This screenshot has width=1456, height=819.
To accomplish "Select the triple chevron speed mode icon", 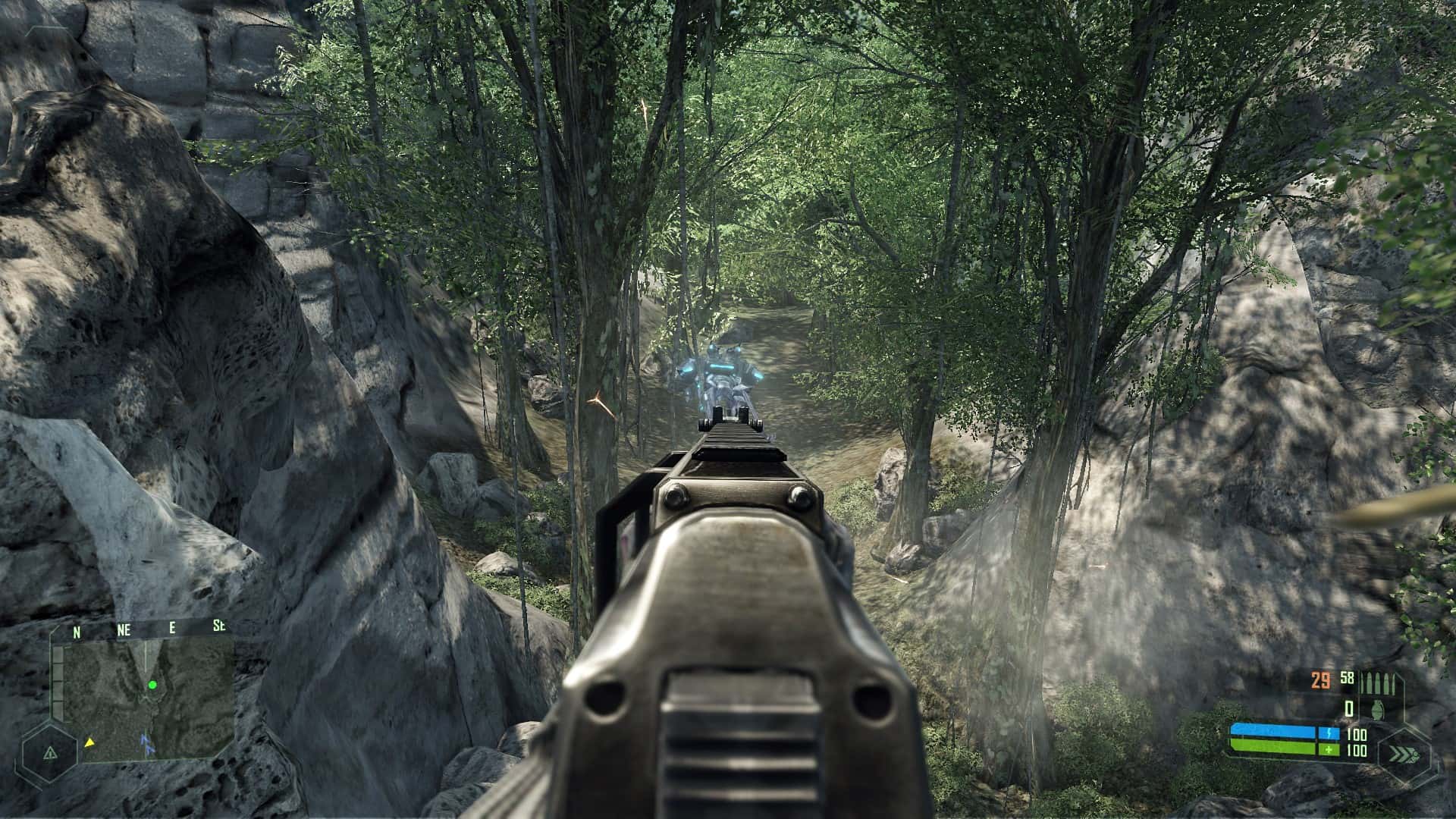I will 1402,755.
